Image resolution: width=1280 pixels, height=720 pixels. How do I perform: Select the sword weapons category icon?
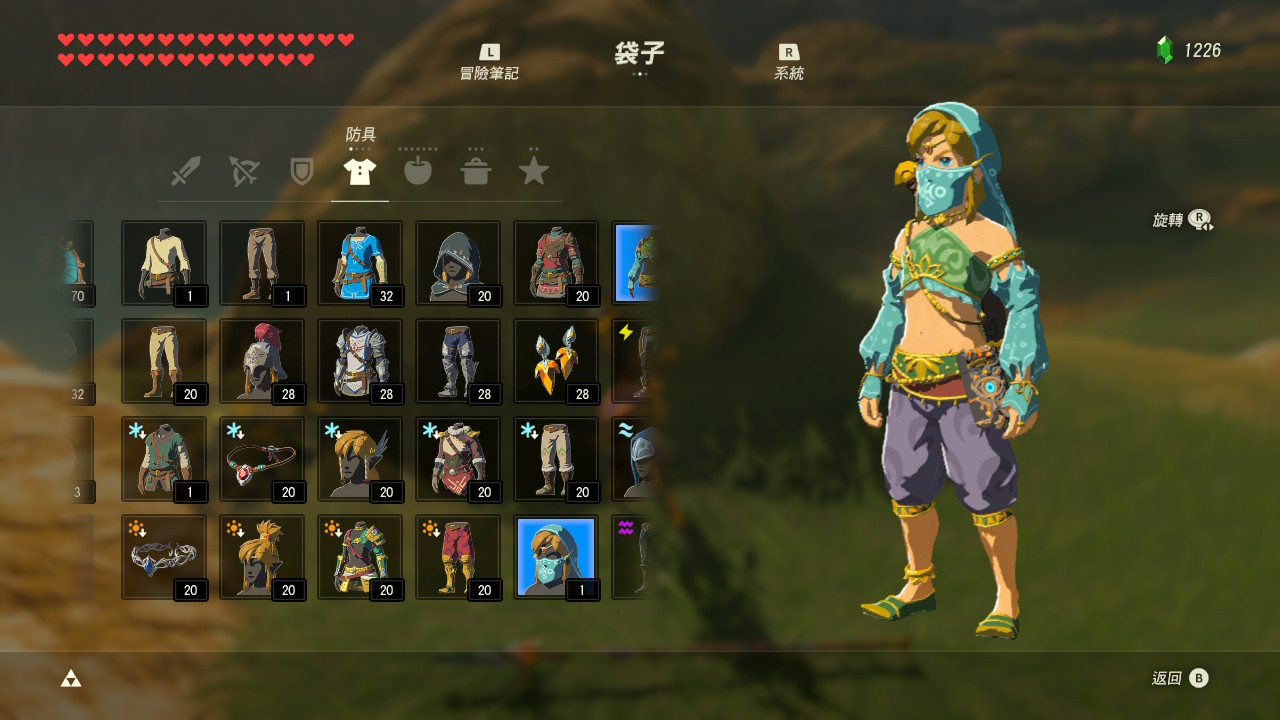pos(185,170)
